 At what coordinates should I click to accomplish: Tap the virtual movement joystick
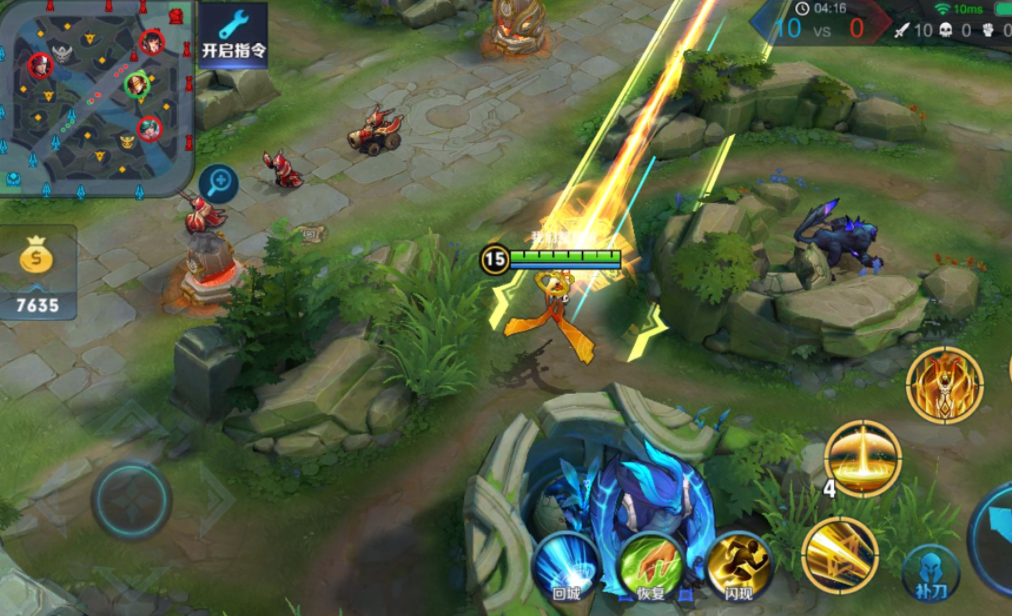pyautogui.click(x=131, y=500)
